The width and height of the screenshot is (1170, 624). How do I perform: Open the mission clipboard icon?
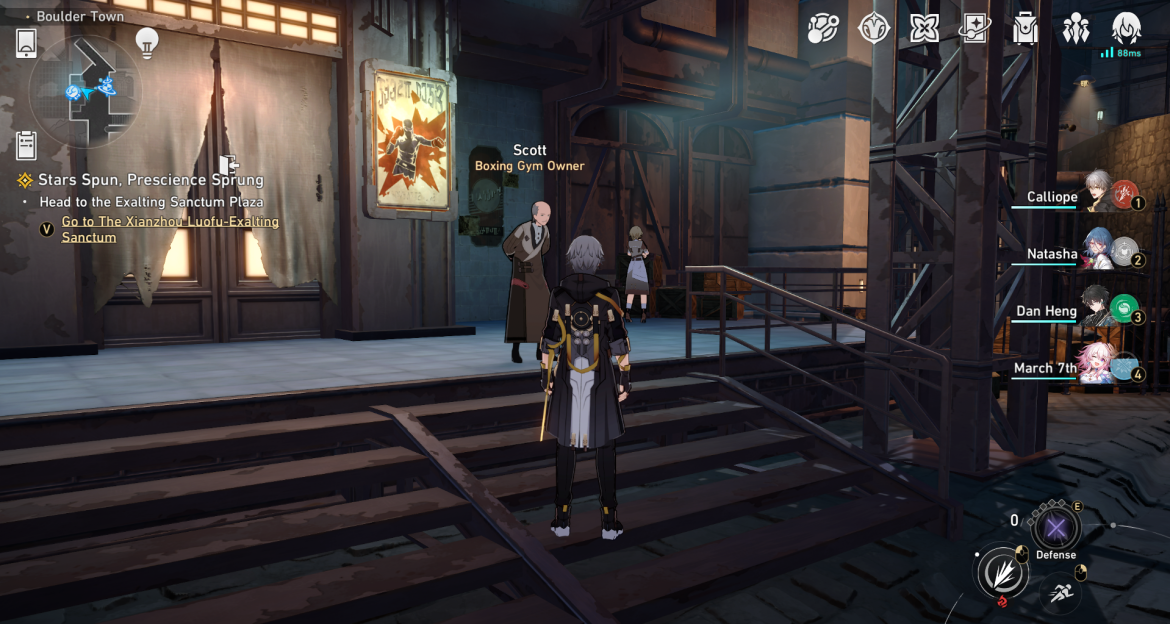(x=27, y=146)
